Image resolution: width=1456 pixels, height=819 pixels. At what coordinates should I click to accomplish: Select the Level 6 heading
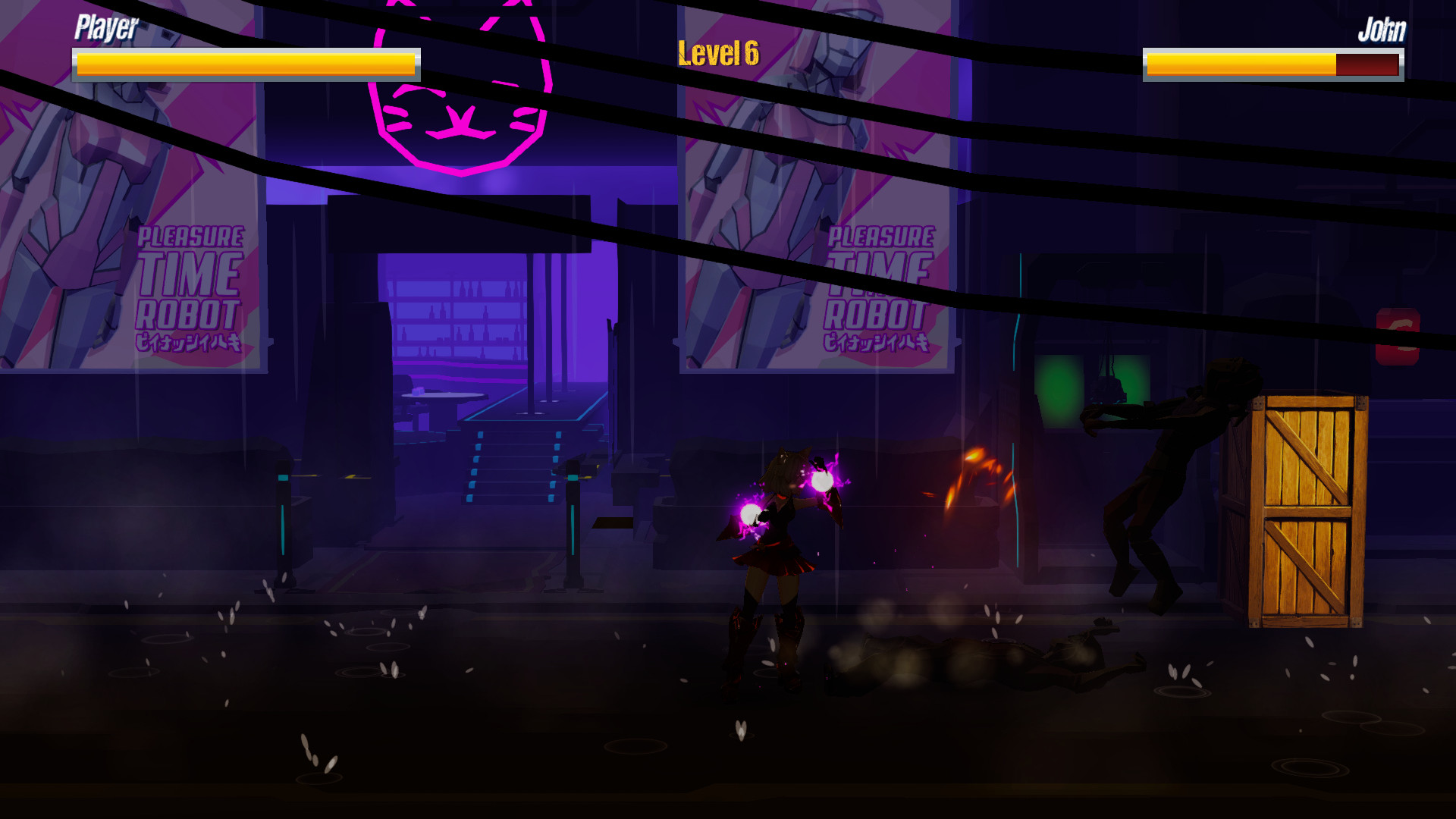(x=719, y=52)
